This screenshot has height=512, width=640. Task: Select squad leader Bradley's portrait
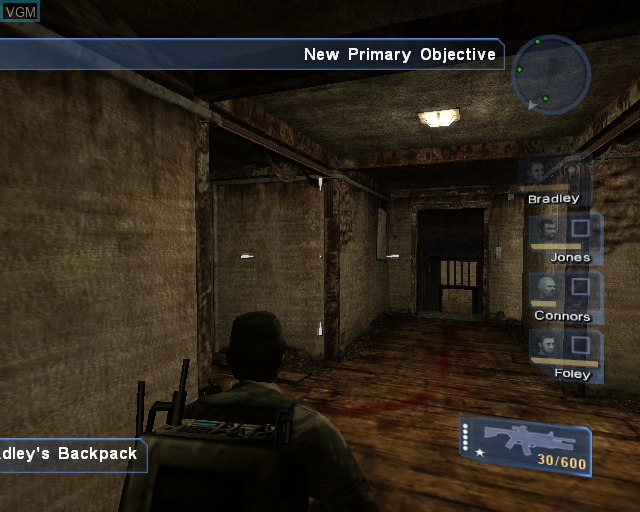click(x=551, y=178)
